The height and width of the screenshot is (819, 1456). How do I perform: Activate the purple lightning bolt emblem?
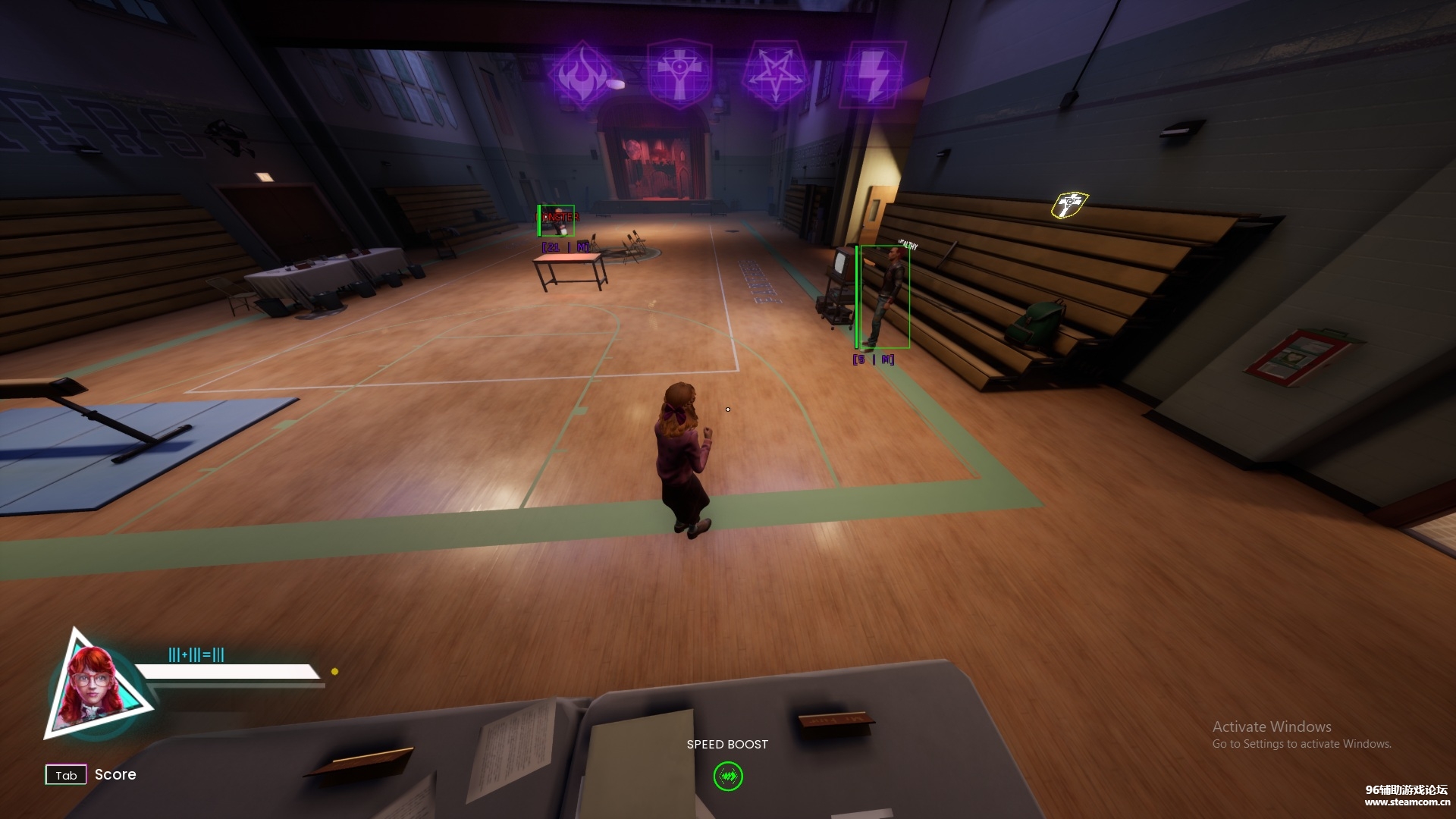point(873,75)
